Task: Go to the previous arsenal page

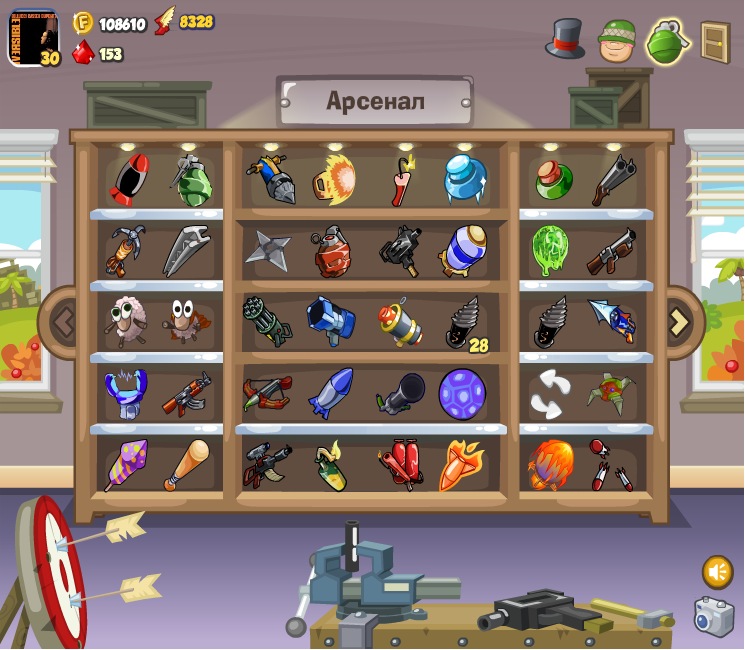Action: coord(64,321)
